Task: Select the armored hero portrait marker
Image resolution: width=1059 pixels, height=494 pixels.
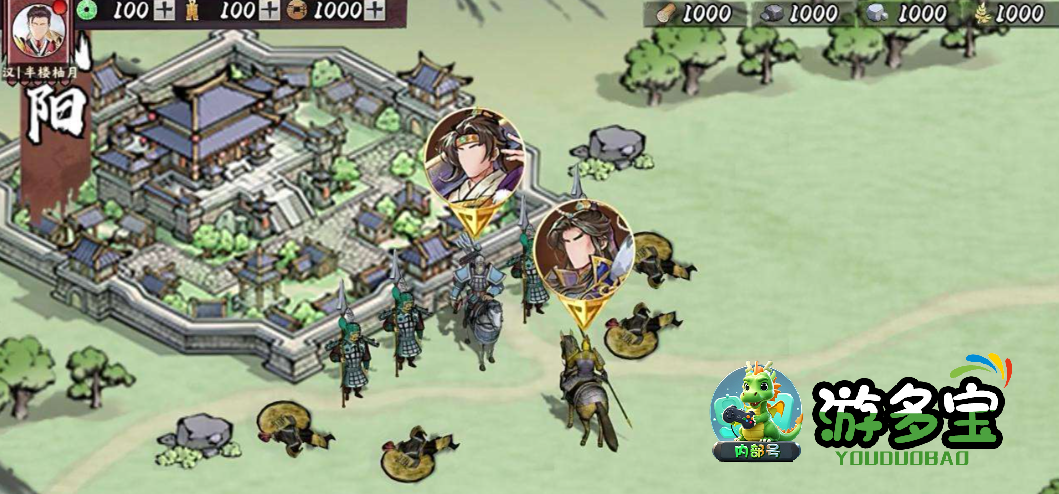Action: click(x=583, y=249)
